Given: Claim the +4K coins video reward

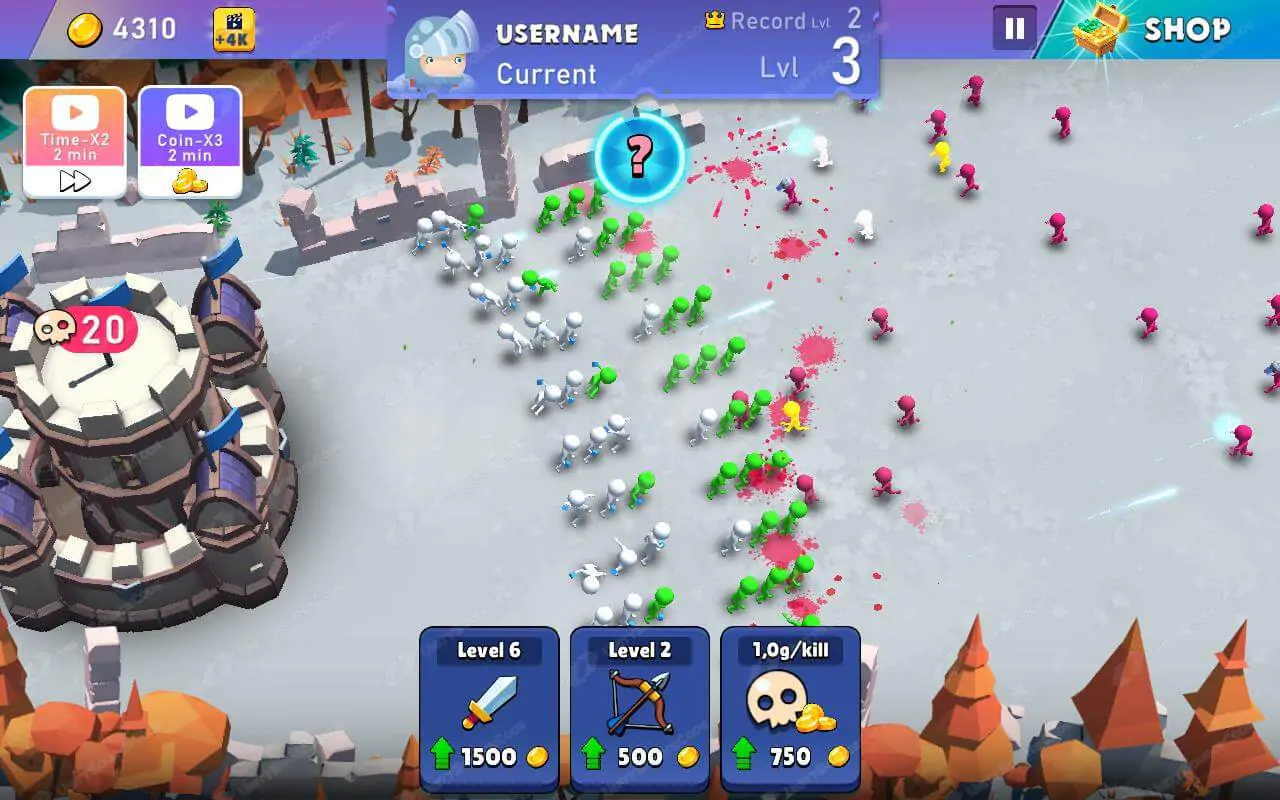Looking at the screenshot, I should click(234, 30).
